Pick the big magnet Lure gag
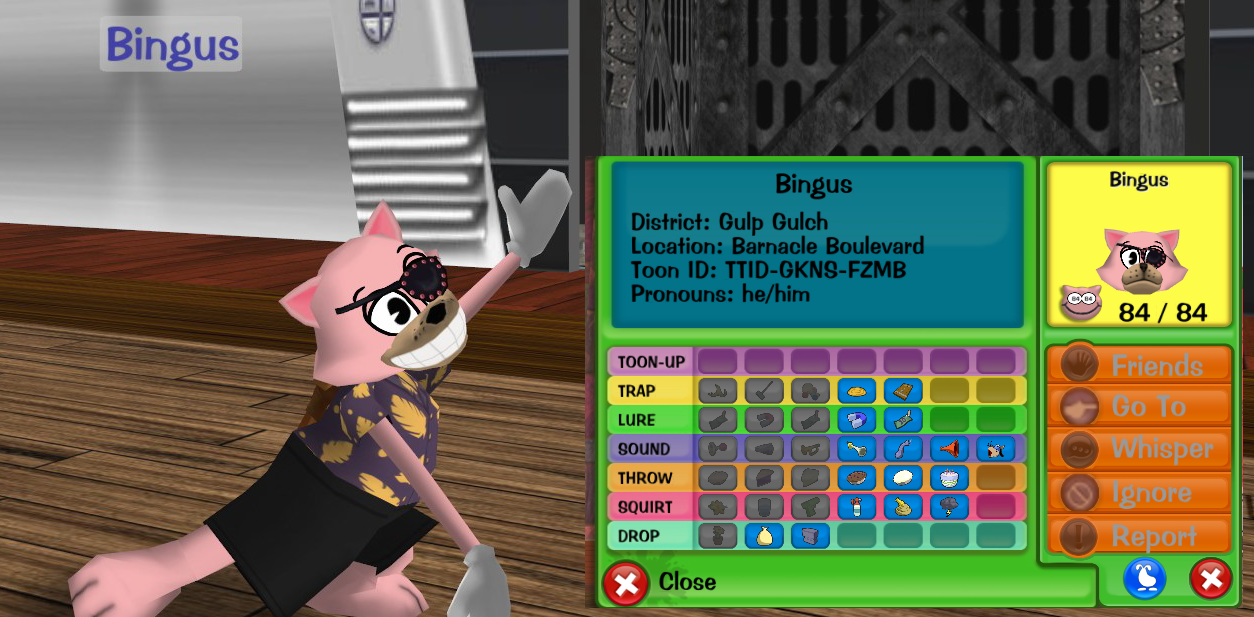Screen dimensions: 1254x617 point(856,420)
